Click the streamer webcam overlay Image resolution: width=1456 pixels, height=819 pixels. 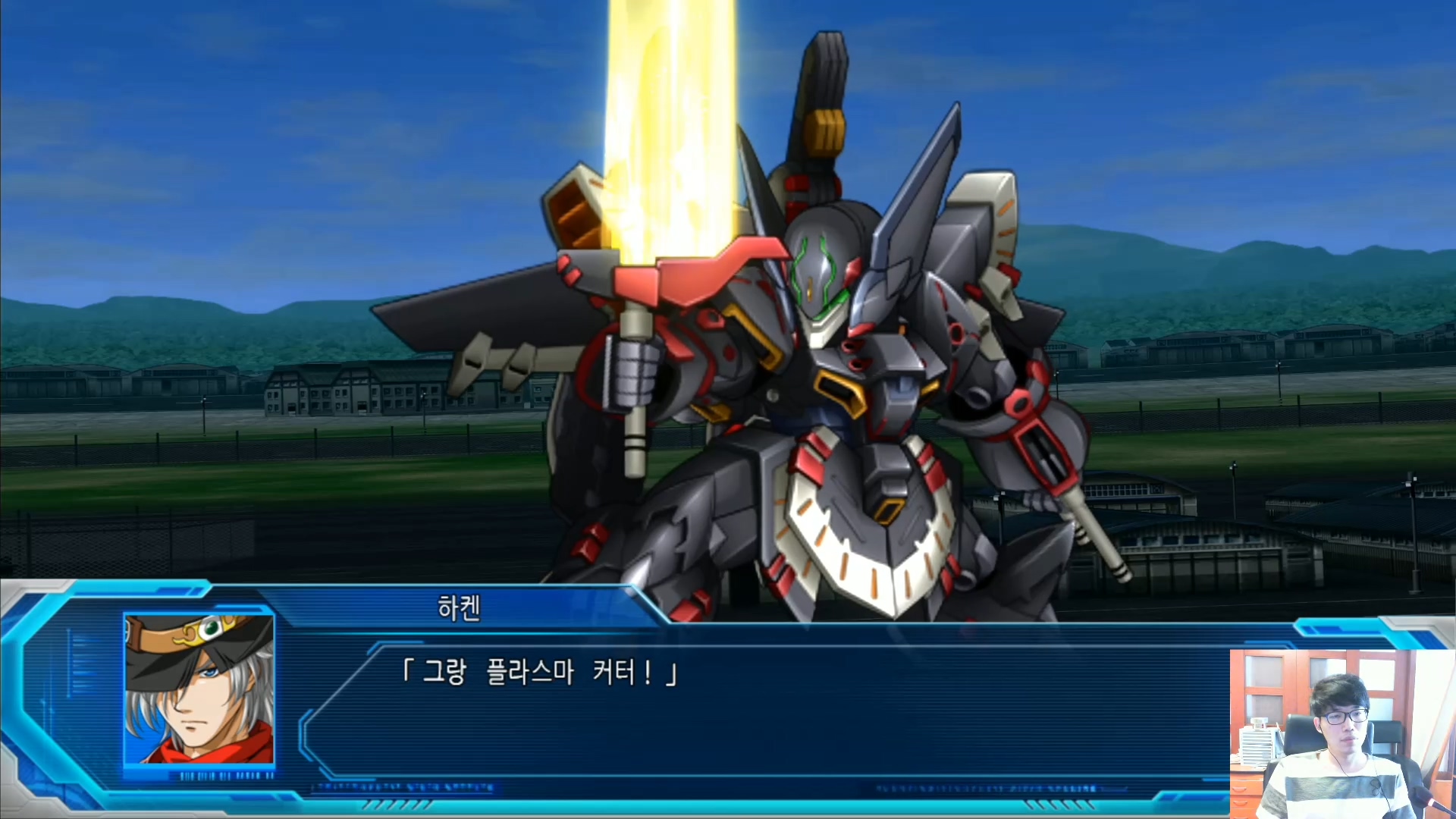click(1342, 733)
